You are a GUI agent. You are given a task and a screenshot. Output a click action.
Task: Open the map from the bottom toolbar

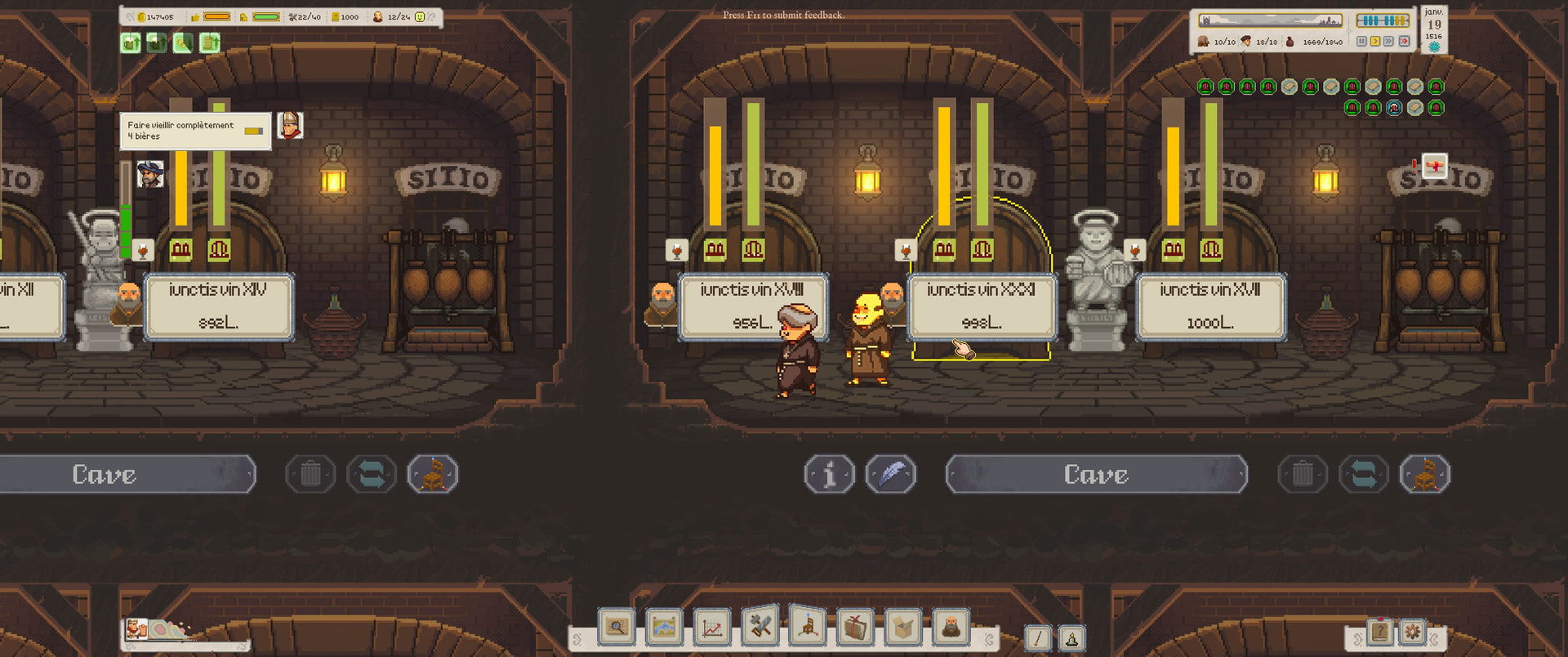click(664, 628)
